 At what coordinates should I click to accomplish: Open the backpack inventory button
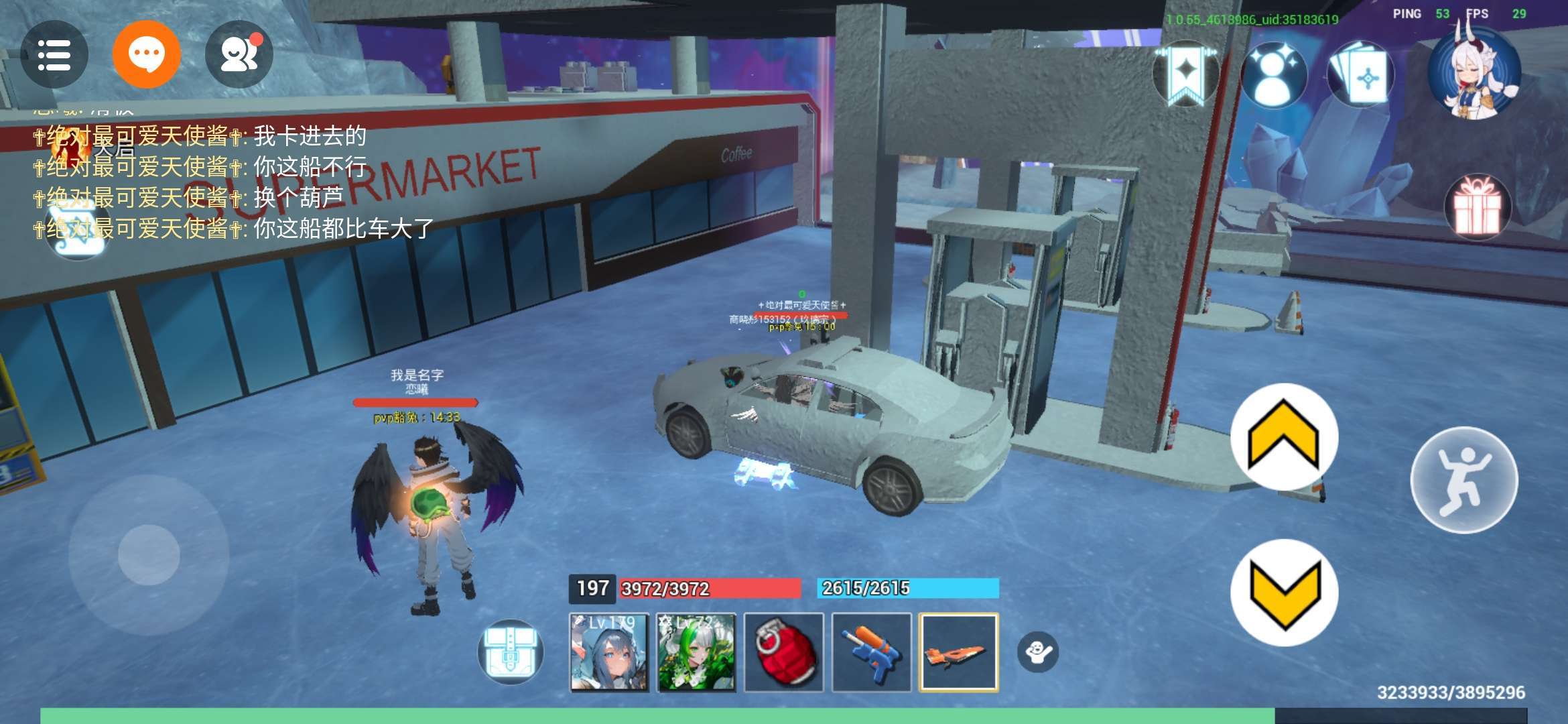(511, 652)
